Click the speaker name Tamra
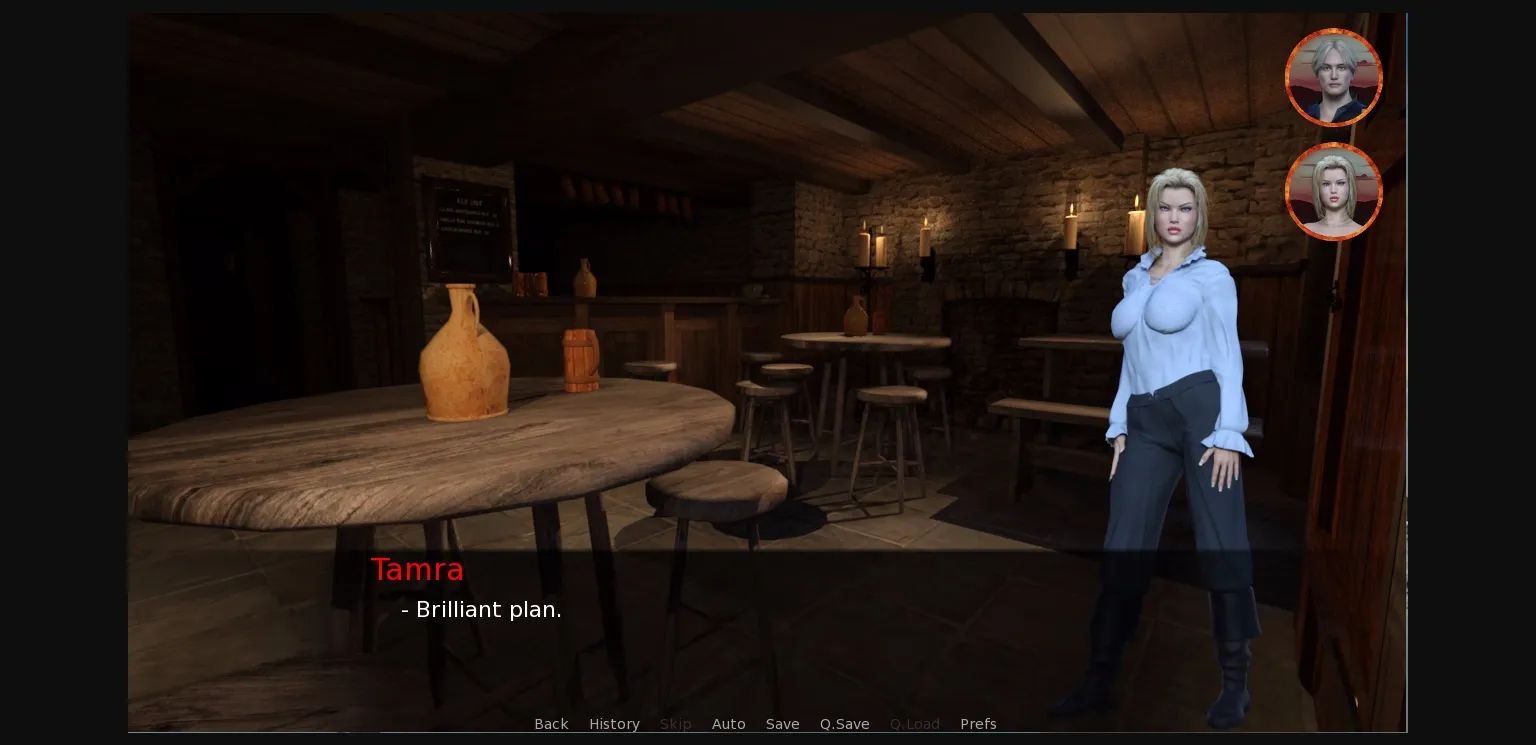The width and height of the screenshot is (1536, 745). (417, 569)
